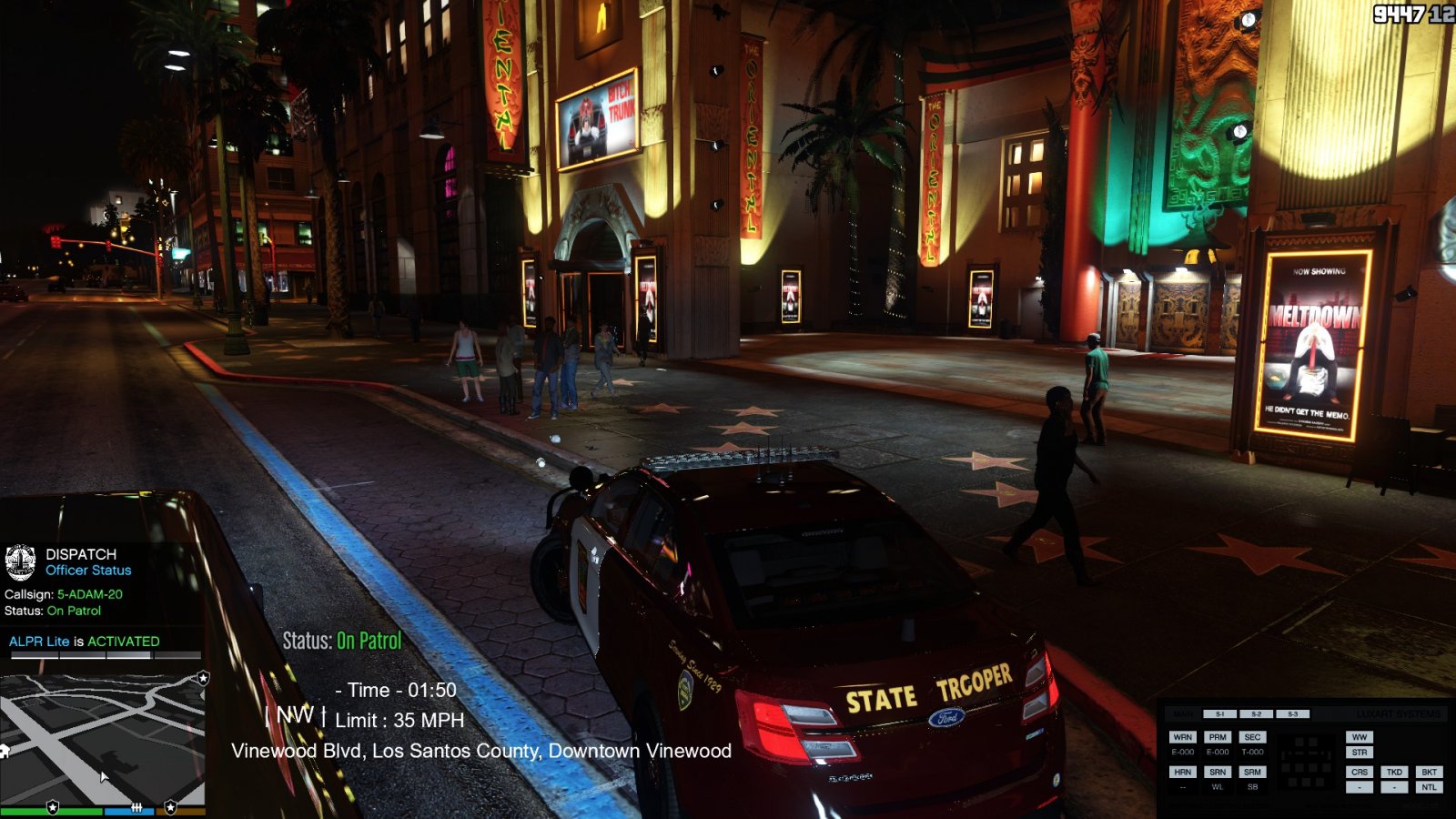
Task: Select the S-3 siren button
Action: (1292, 714)
